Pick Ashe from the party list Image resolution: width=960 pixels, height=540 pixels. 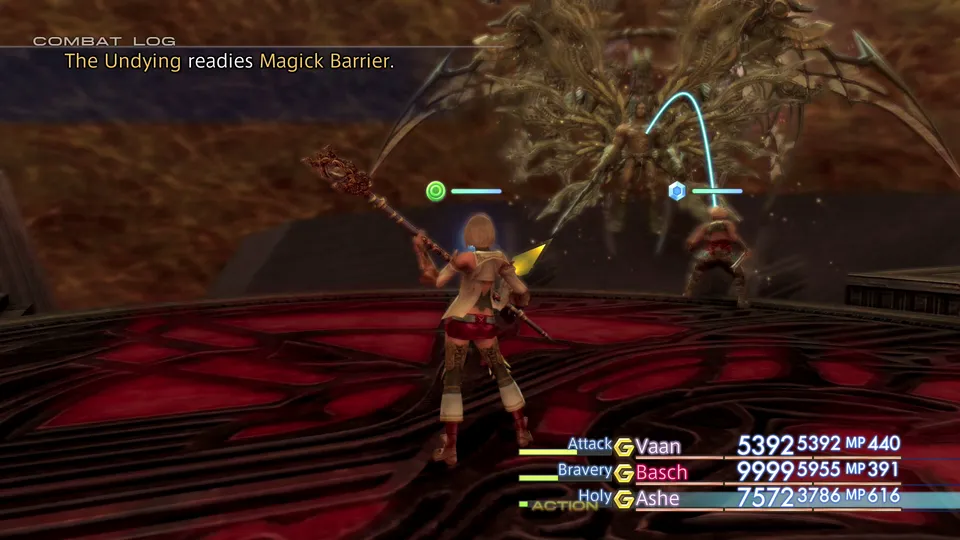pyautogui.click(x=657, y=498)
